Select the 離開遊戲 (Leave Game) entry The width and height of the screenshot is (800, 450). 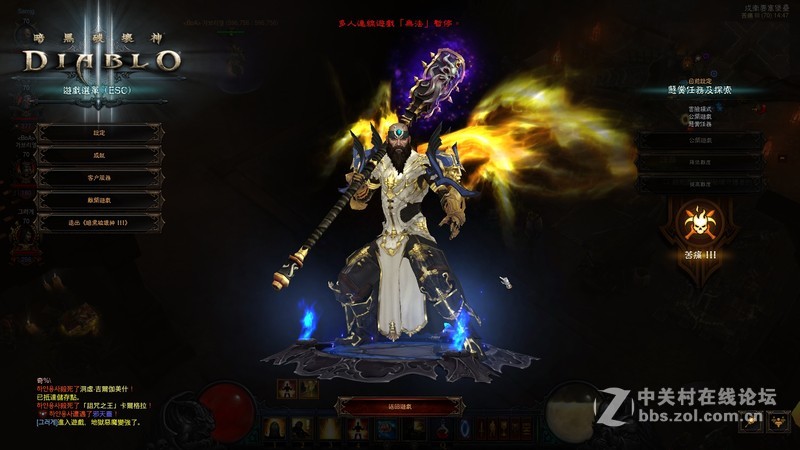pos(99,200)
